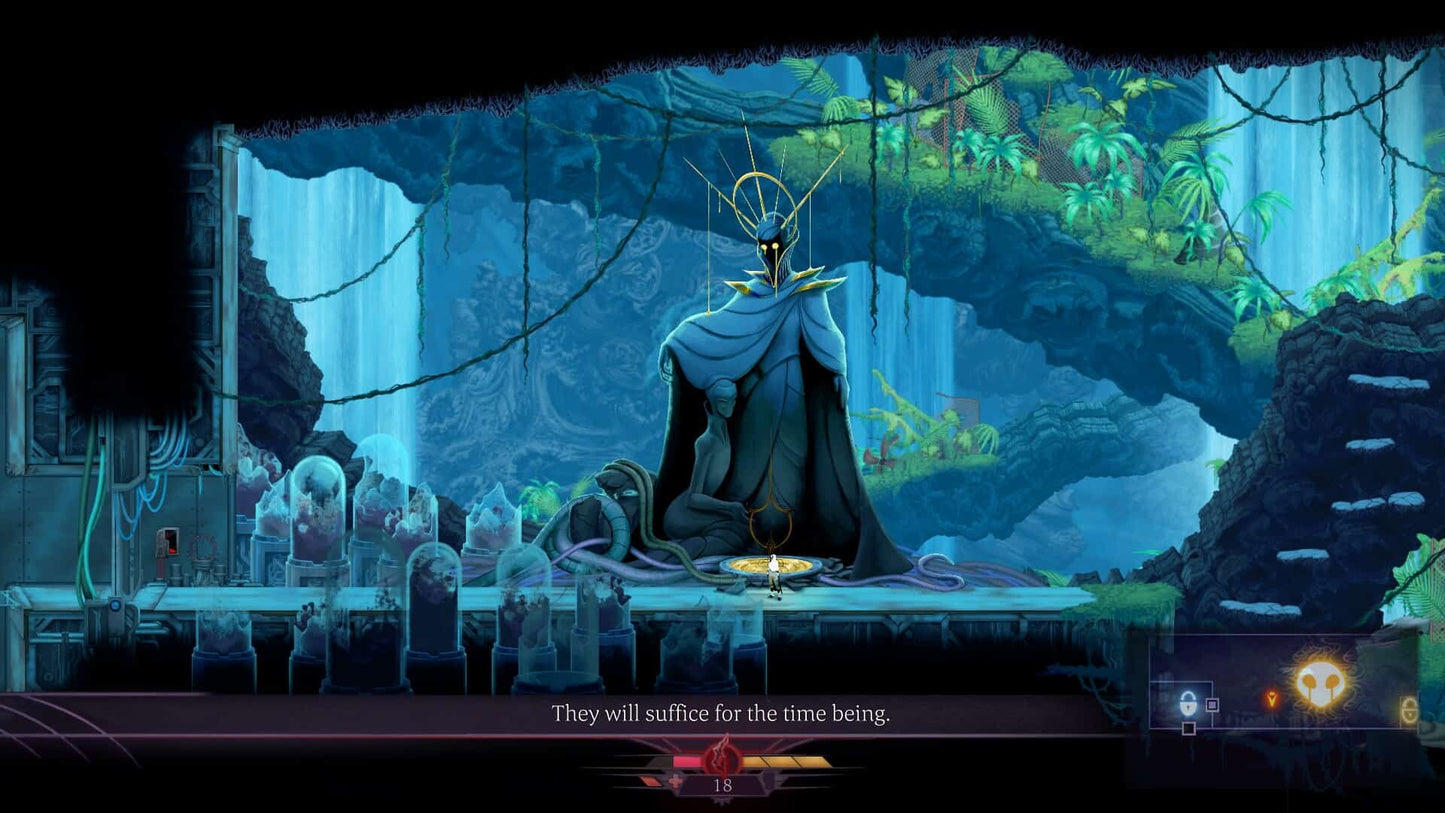Select the orange diamond icon near the health bar
Screen dimensions: 1445x813
[652, 781]
